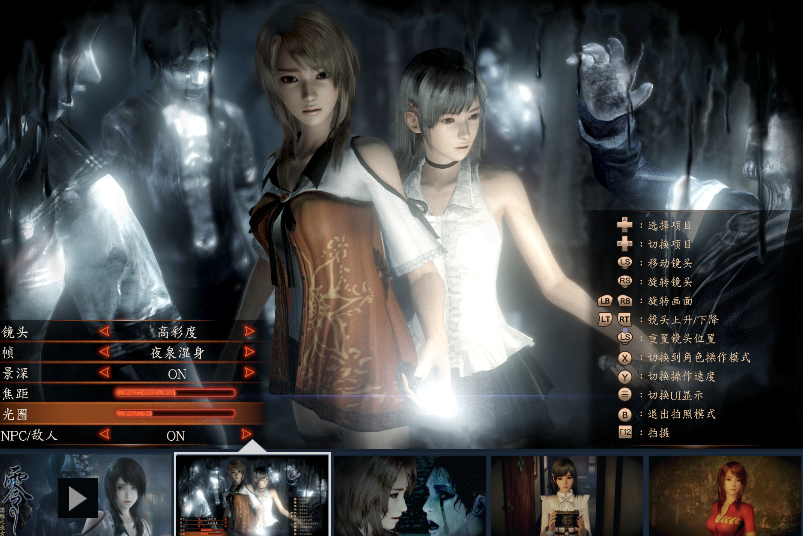This screenshot has height=536, width=803.
Task: Toggle 景深 (depth of field) with its right arrow
Action: 249,373
